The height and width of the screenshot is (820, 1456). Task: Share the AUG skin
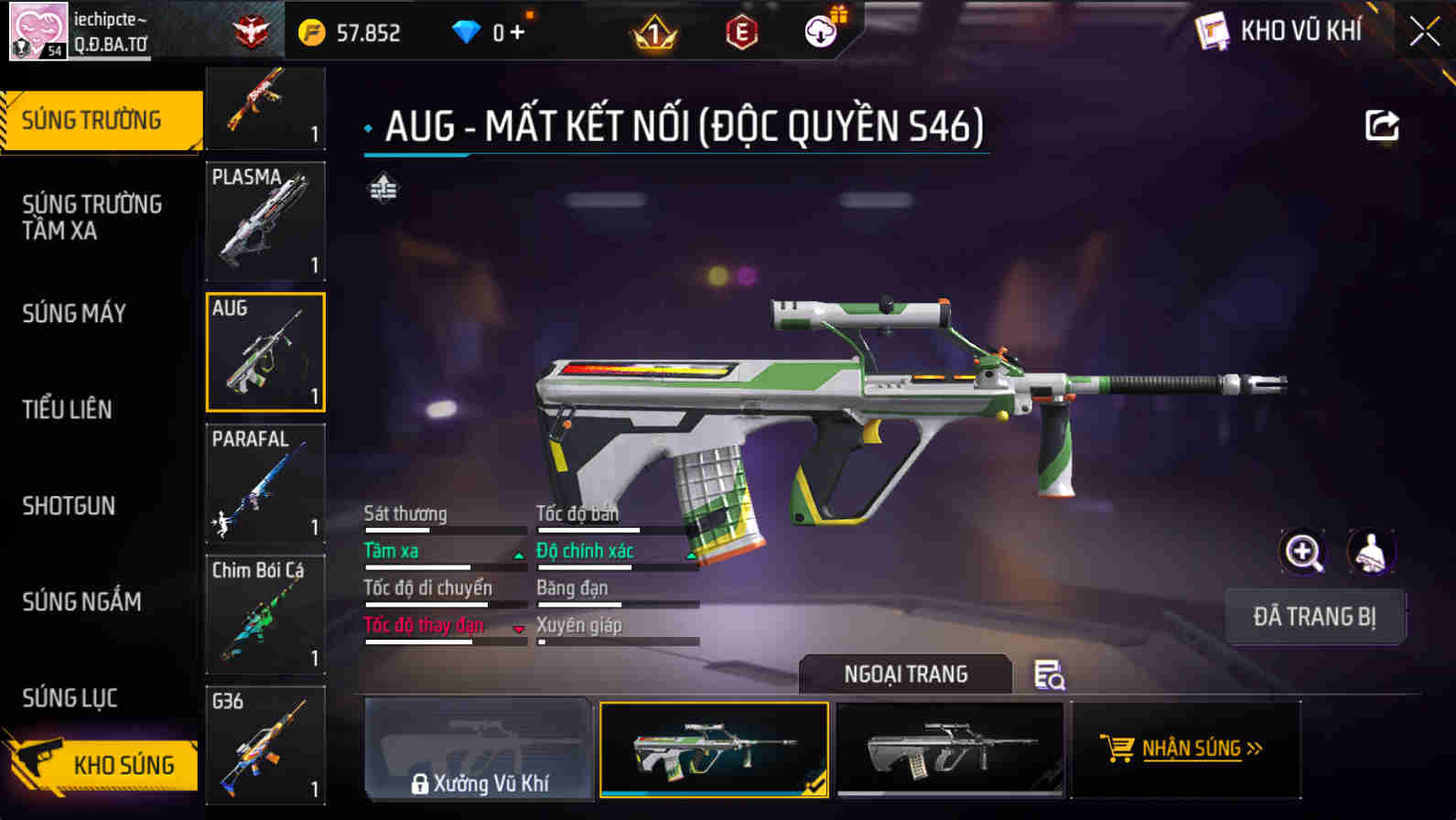[x=1381, y=125]
